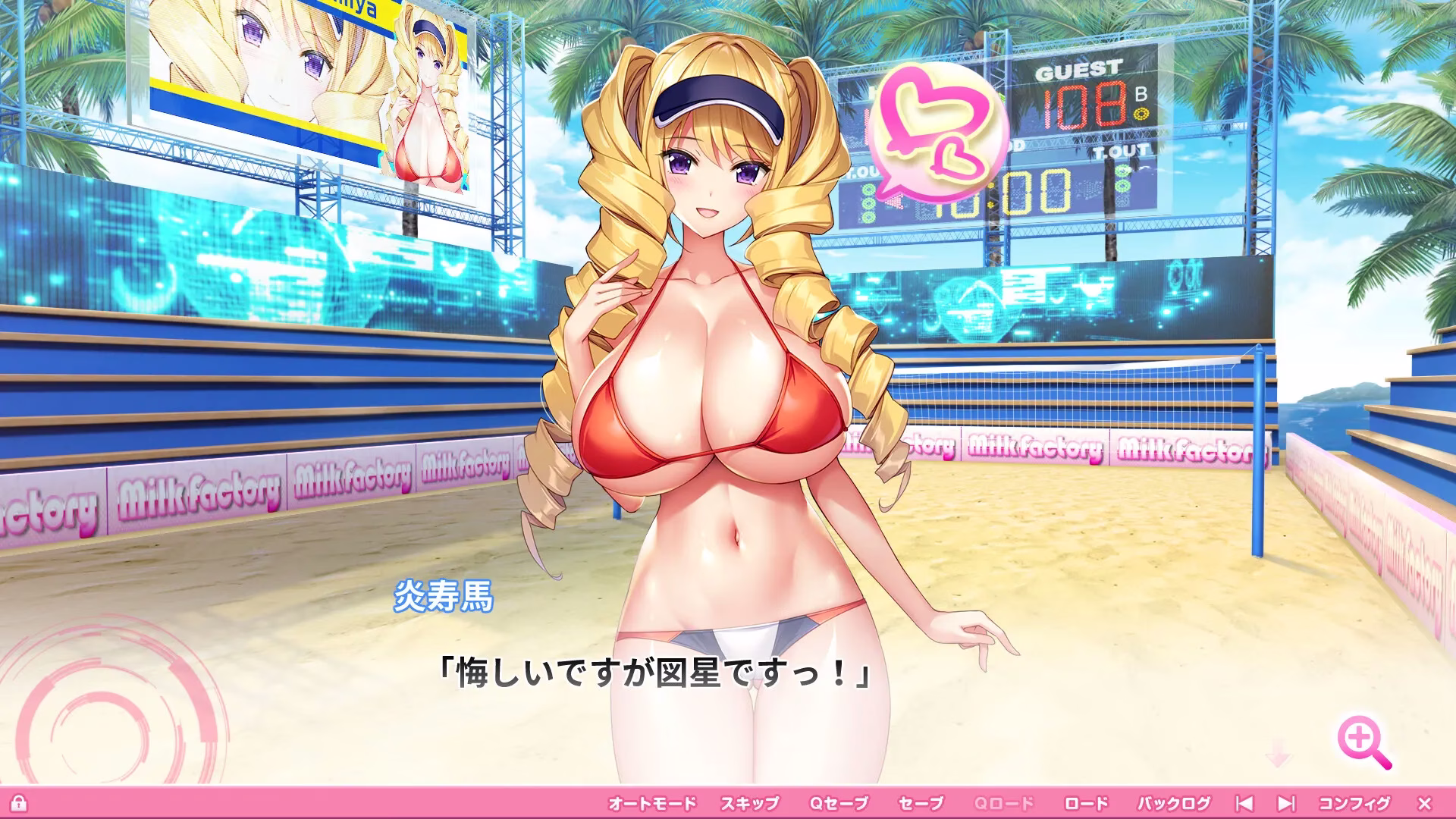
Task: Show the バックログ message history
Action: point(1173,803)
